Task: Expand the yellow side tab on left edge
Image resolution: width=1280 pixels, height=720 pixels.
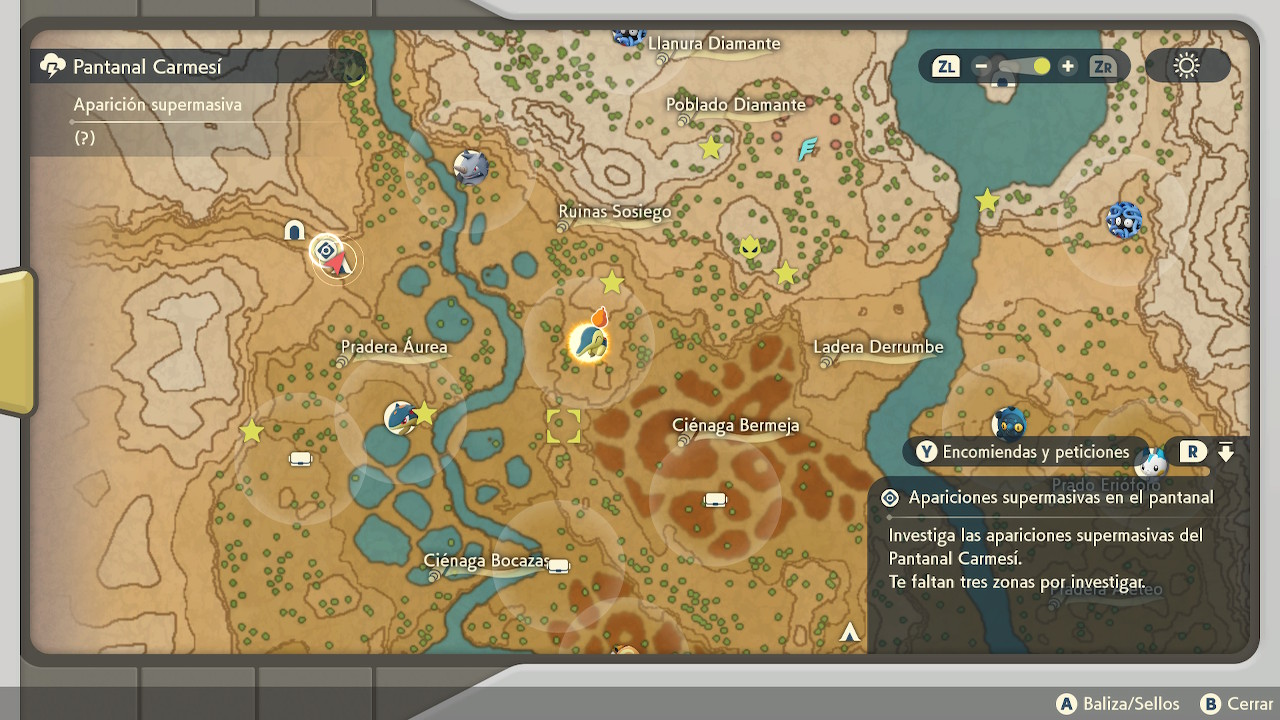Action: tap(17, 342)
